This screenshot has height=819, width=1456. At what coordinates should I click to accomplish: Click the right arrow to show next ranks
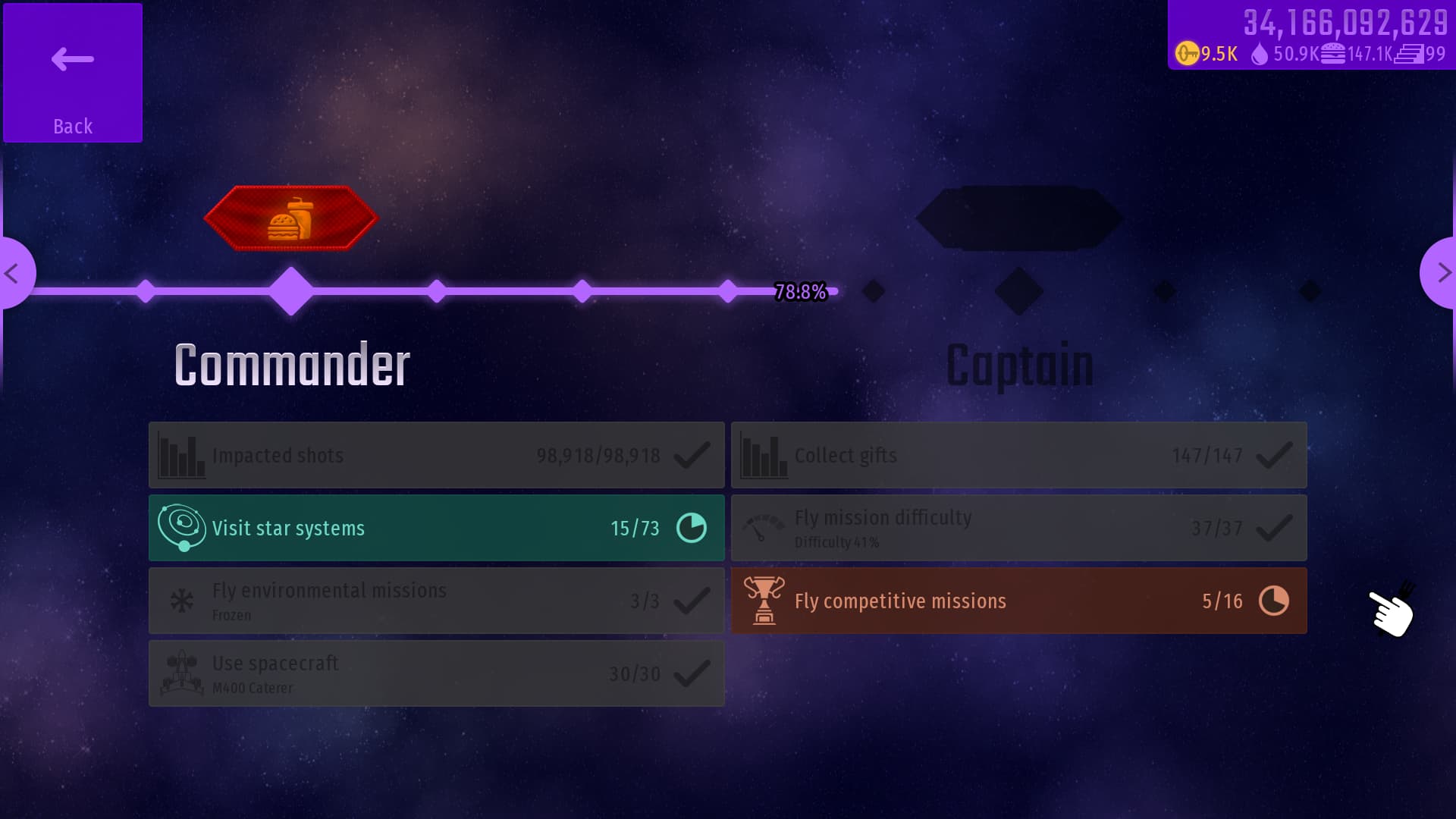[x=1441, y=273]
